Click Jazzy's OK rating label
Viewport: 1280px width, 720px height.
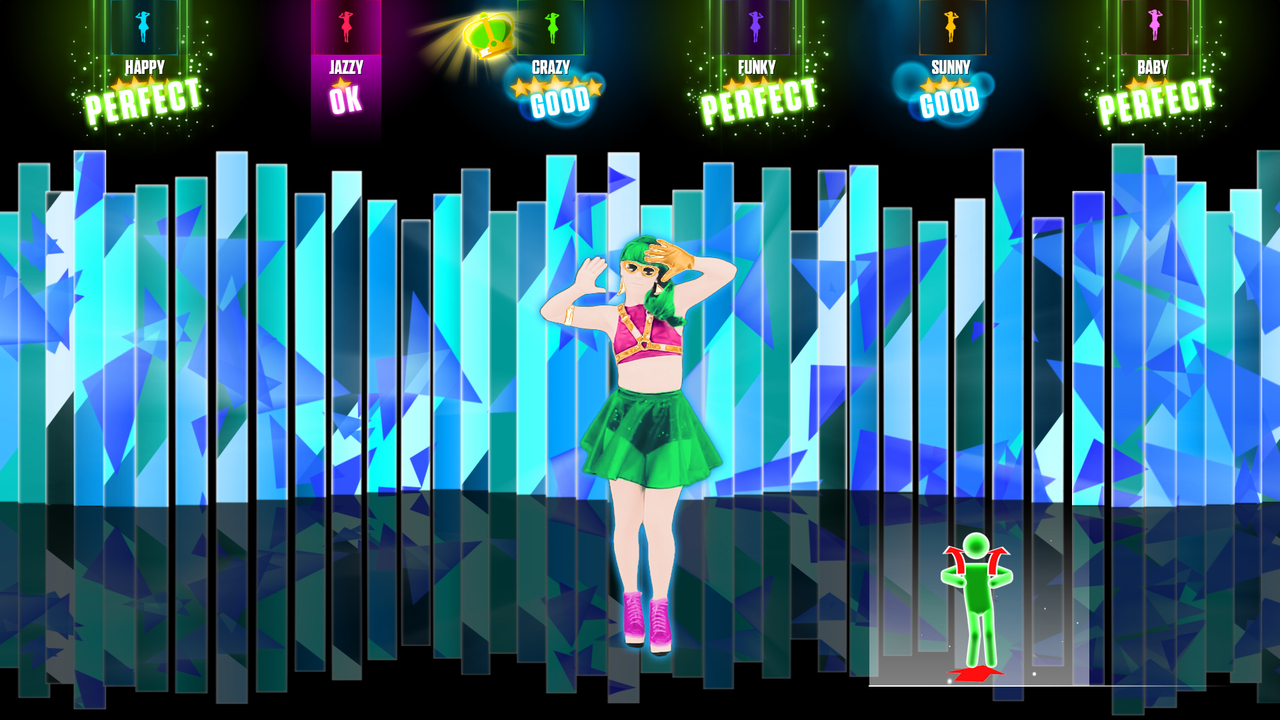coord(347,100)
